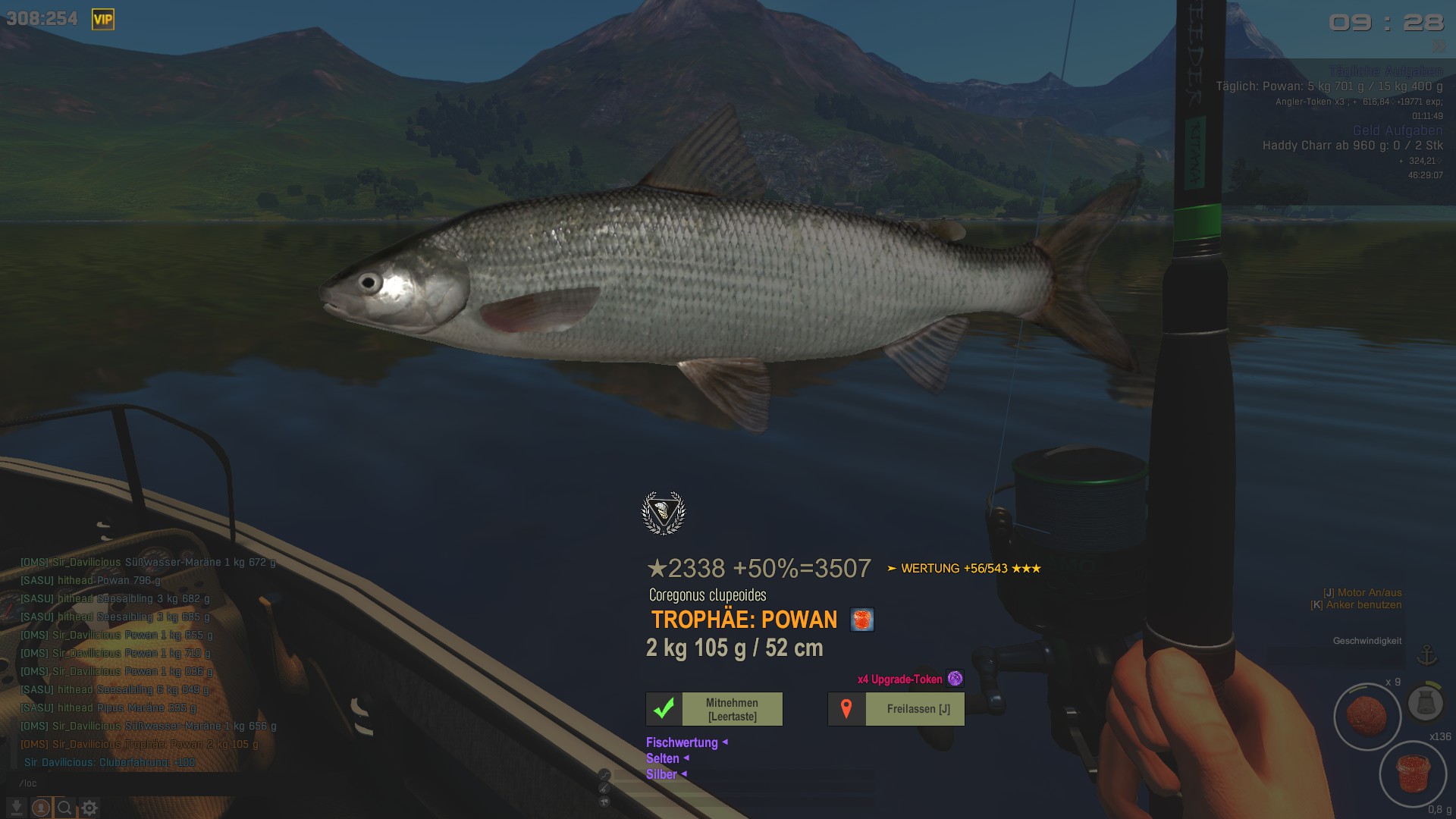The image size is (1456, 819).
Task: Click the download arrow icon below chat
Action: tap(17, 808)
